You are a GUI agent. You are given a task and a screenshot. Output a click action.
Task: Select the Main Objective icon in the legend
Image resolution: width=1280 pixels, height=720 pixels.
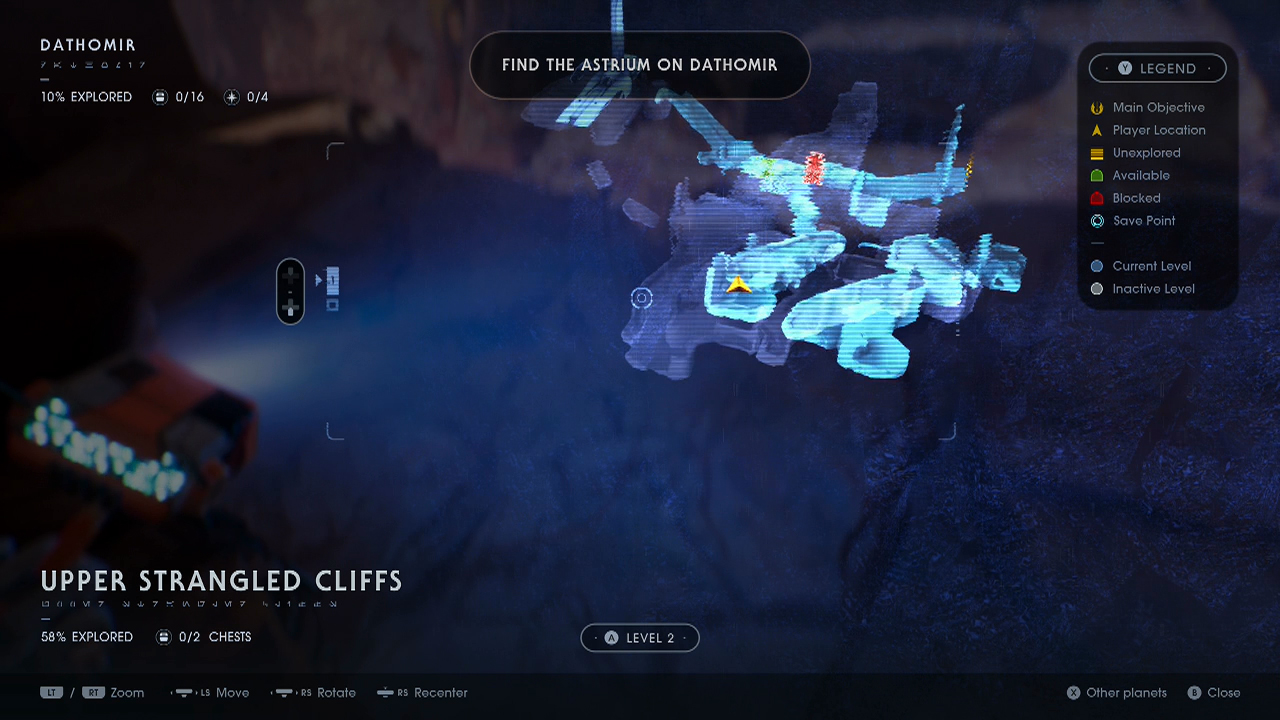click(1097, 107)
